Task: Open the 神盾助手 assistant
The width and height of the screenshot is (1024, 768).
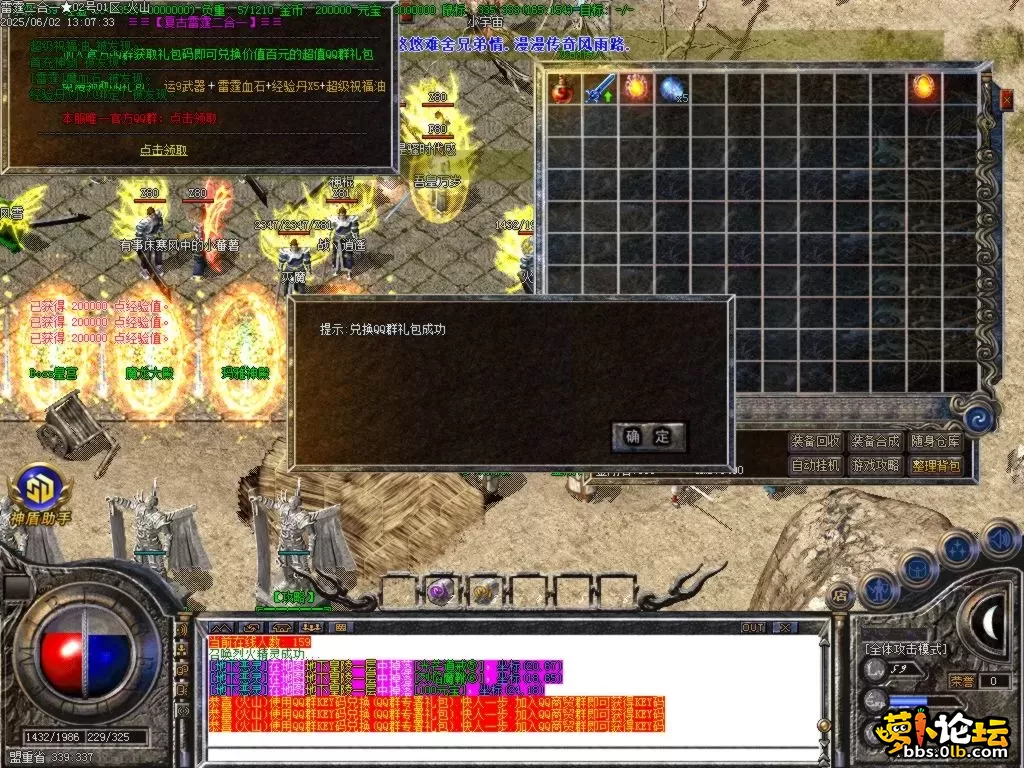Action: tap(40, 488)
